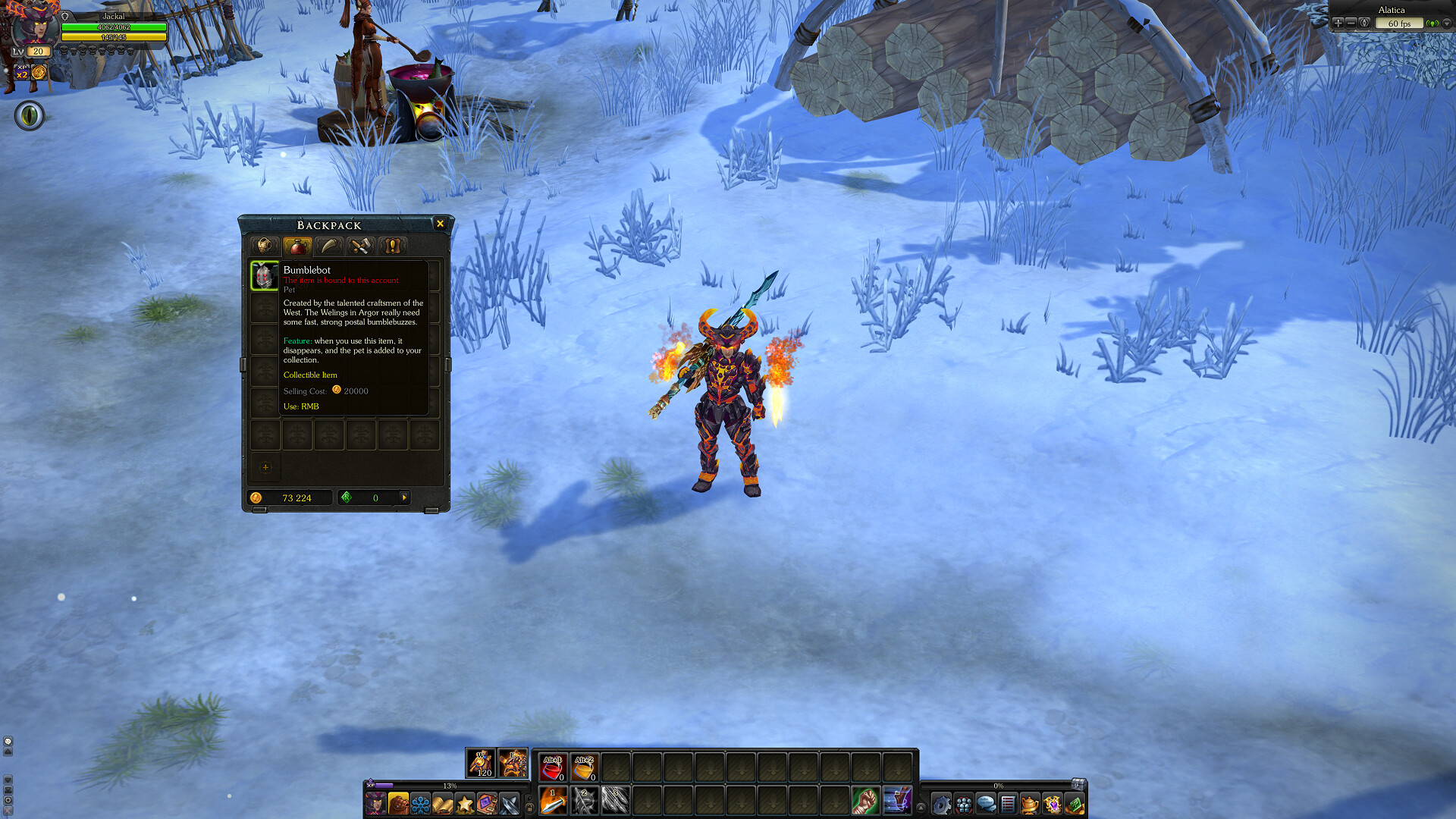Image resolution: width=1456 pixels, height=819 pixels.
Task: Open the crafting tools tab in the Backpack
Action: tap(362, 245)
